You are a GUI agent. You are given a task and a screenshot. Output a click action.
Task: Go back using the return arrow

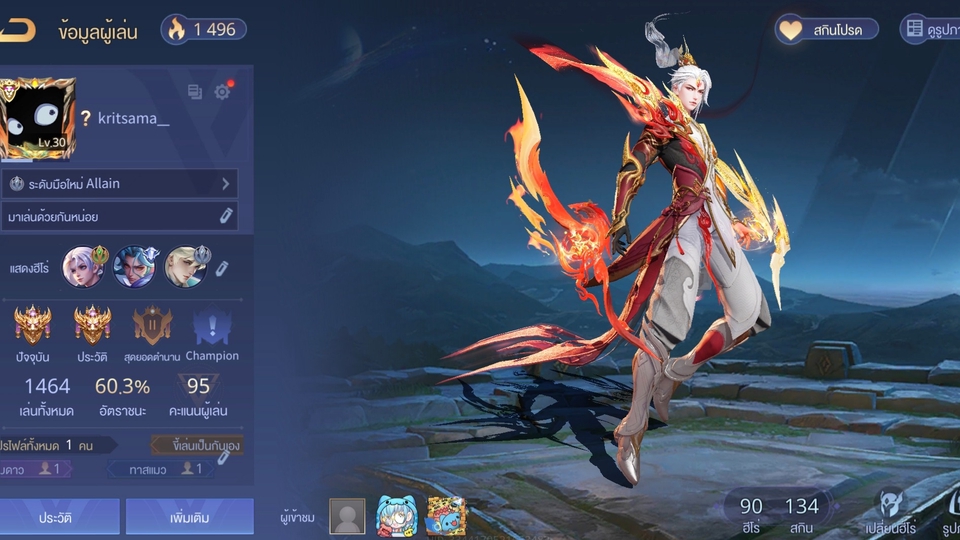[17, 30]
